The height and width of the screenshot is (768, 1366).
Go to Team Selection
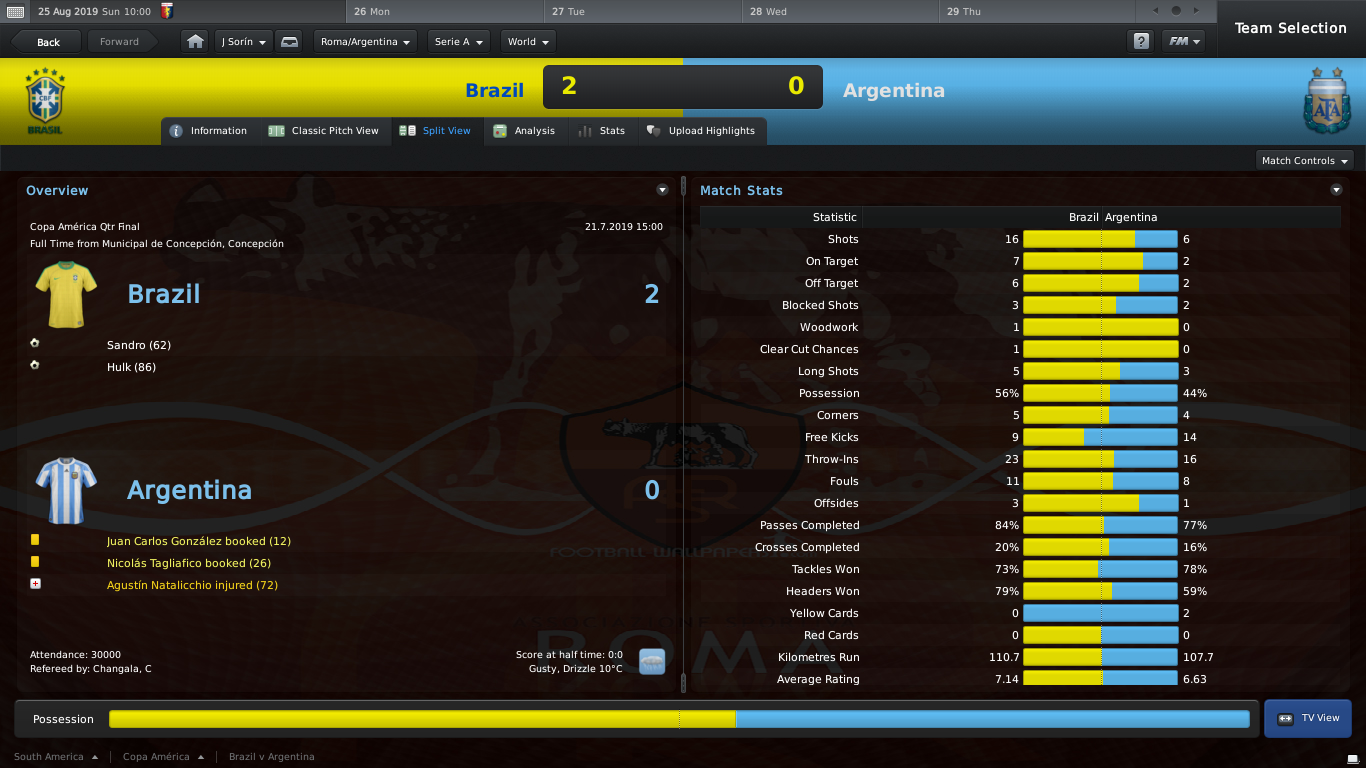tap(1290, 28)
